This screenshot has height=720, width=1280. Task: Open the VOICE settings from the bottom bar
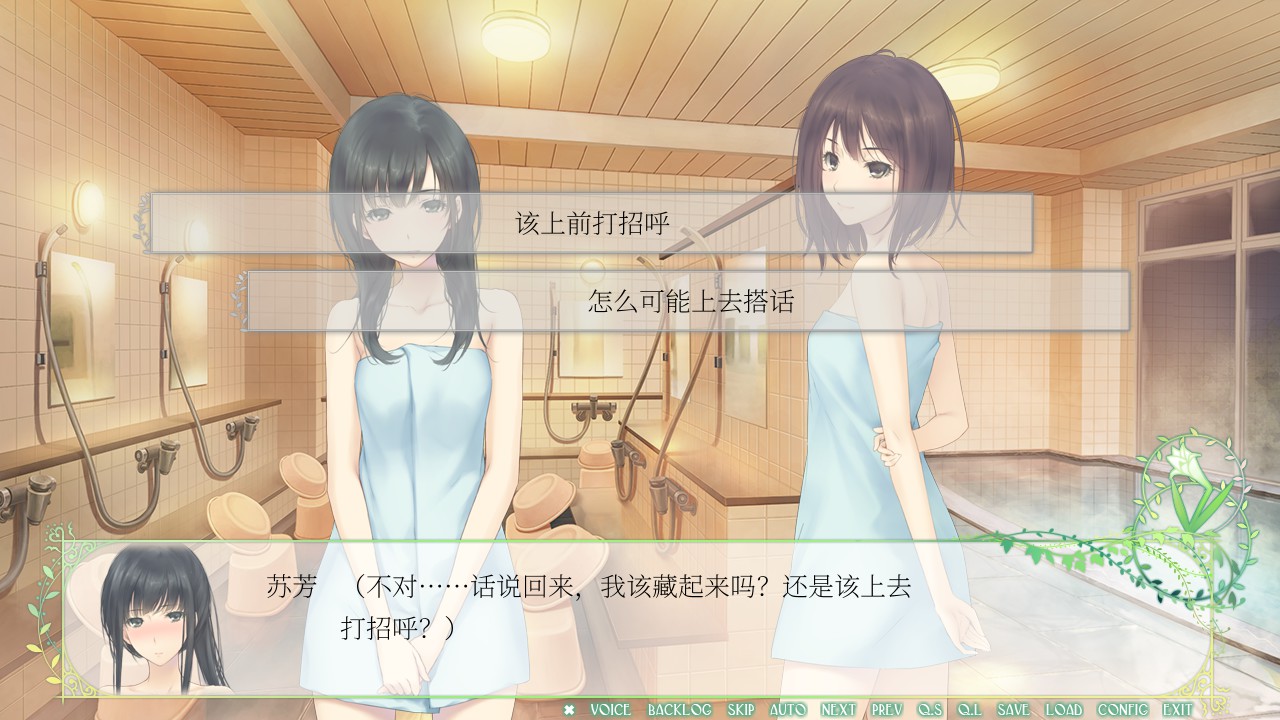(610, 710)
